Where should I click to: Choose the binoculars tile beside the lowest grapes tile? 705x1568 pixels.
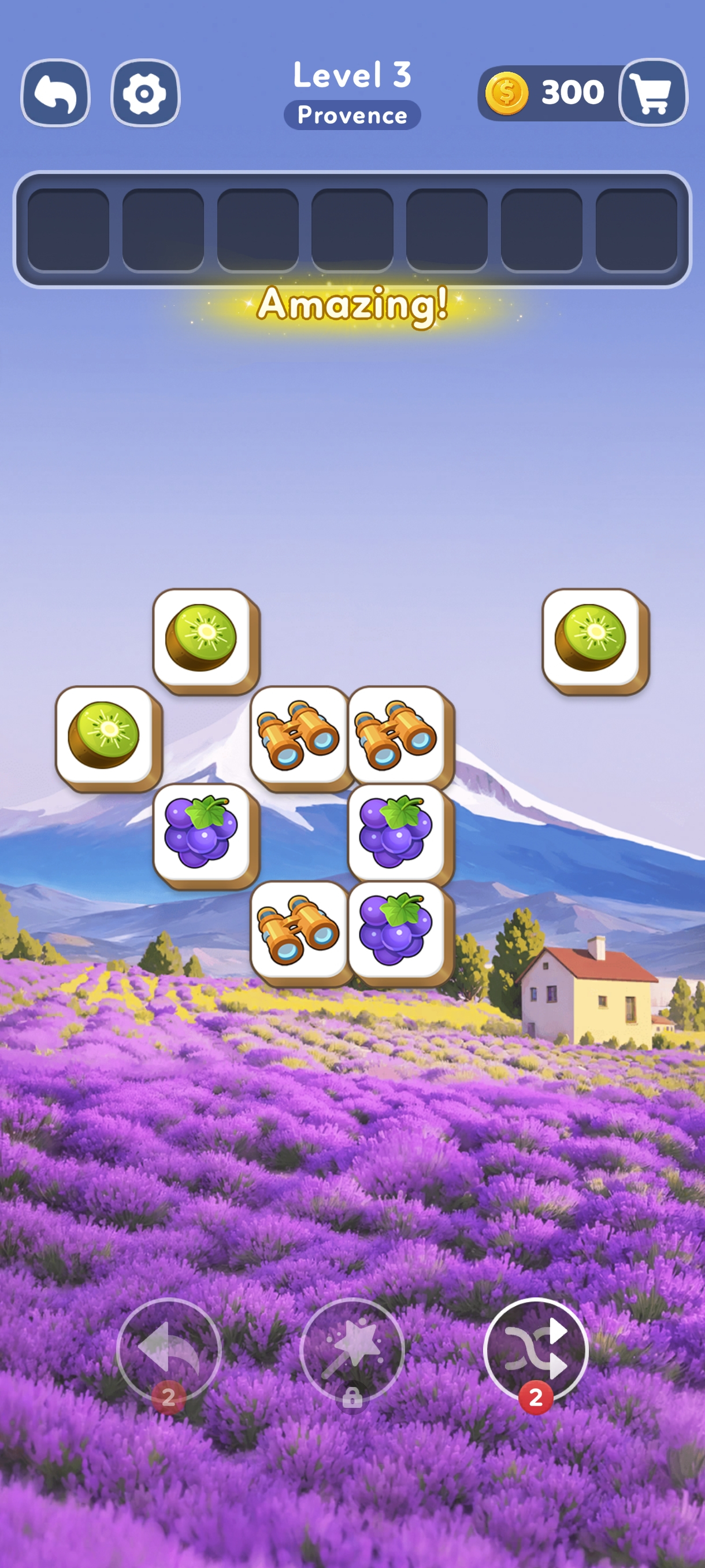[x=298, y=929]
